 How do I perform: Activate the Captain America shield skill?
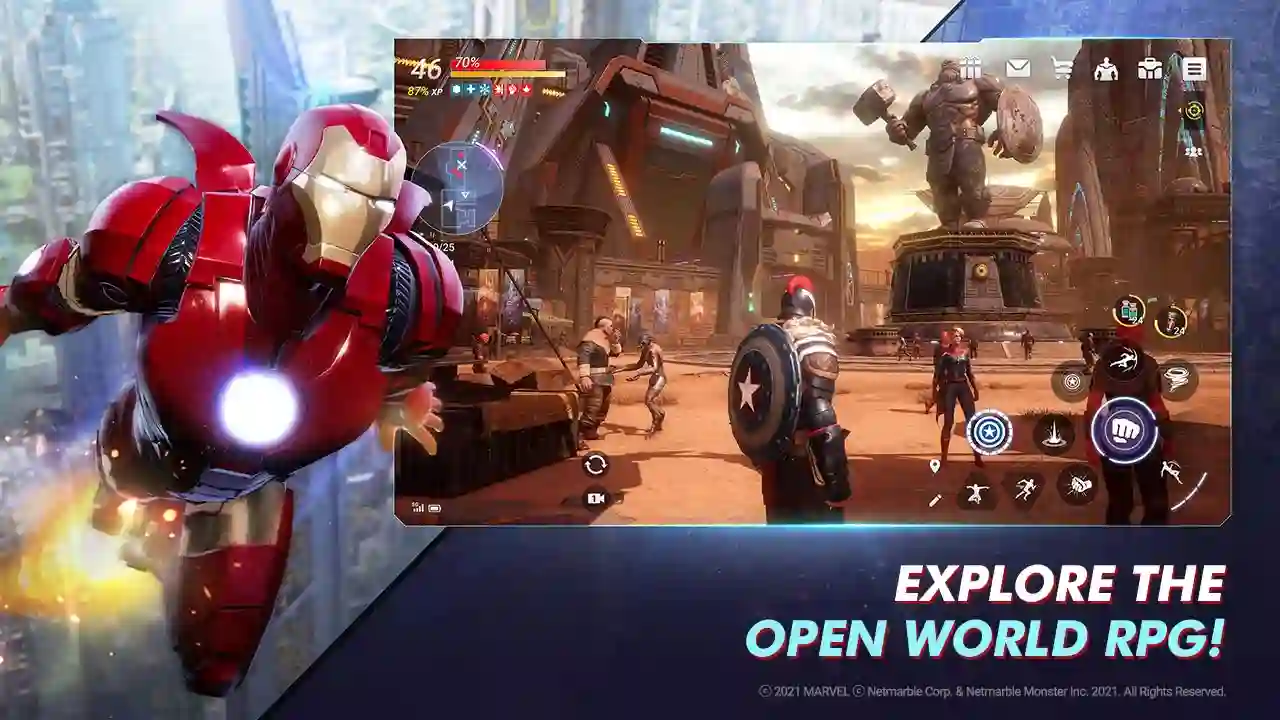(x=1072, y=380)
